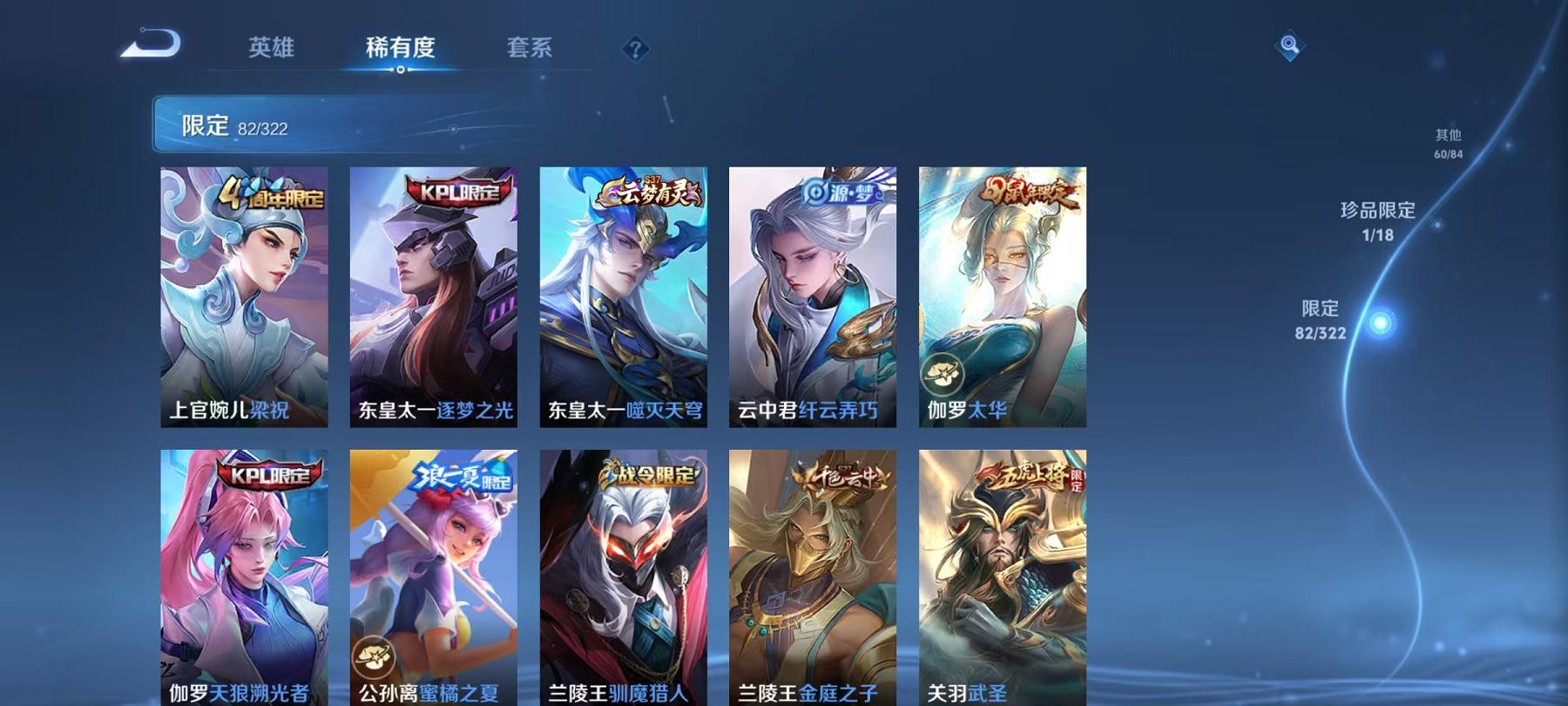Click the 源·梦 badge on 云中君纤云弄巧
Image resolution: width=1568 pixels, height=706 pixels.
pos(841,193)
